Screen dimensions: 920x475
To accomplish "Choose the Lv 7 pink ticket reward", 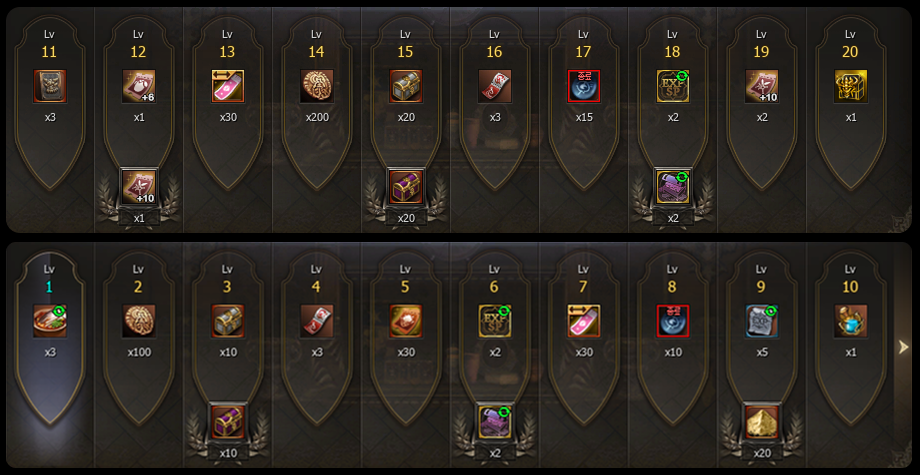I will (583, 321).
